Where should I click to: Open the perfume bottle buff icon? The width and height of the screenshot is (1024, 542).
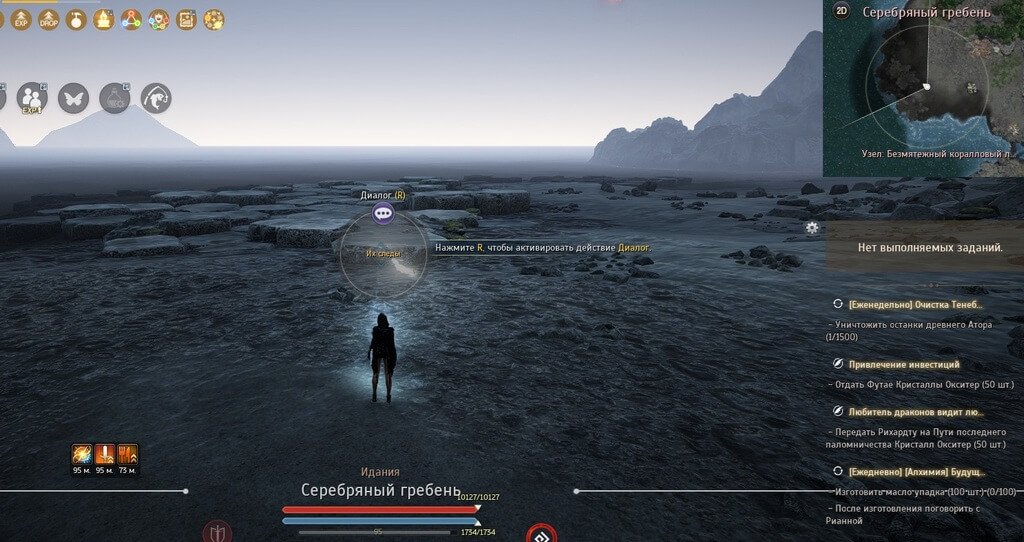point(76,19)
